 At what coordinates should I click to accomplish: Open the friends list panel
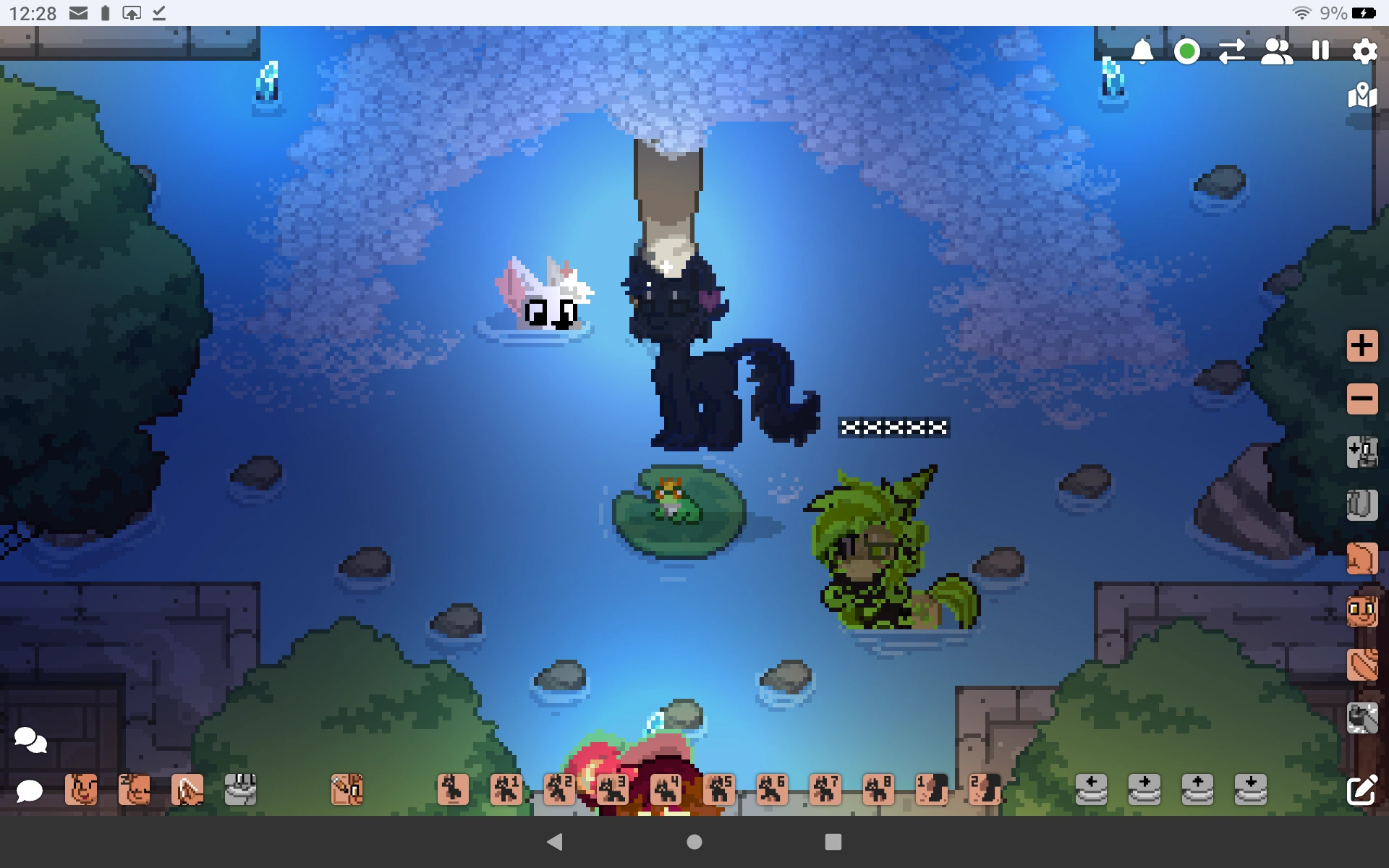tap(1275, 51)
